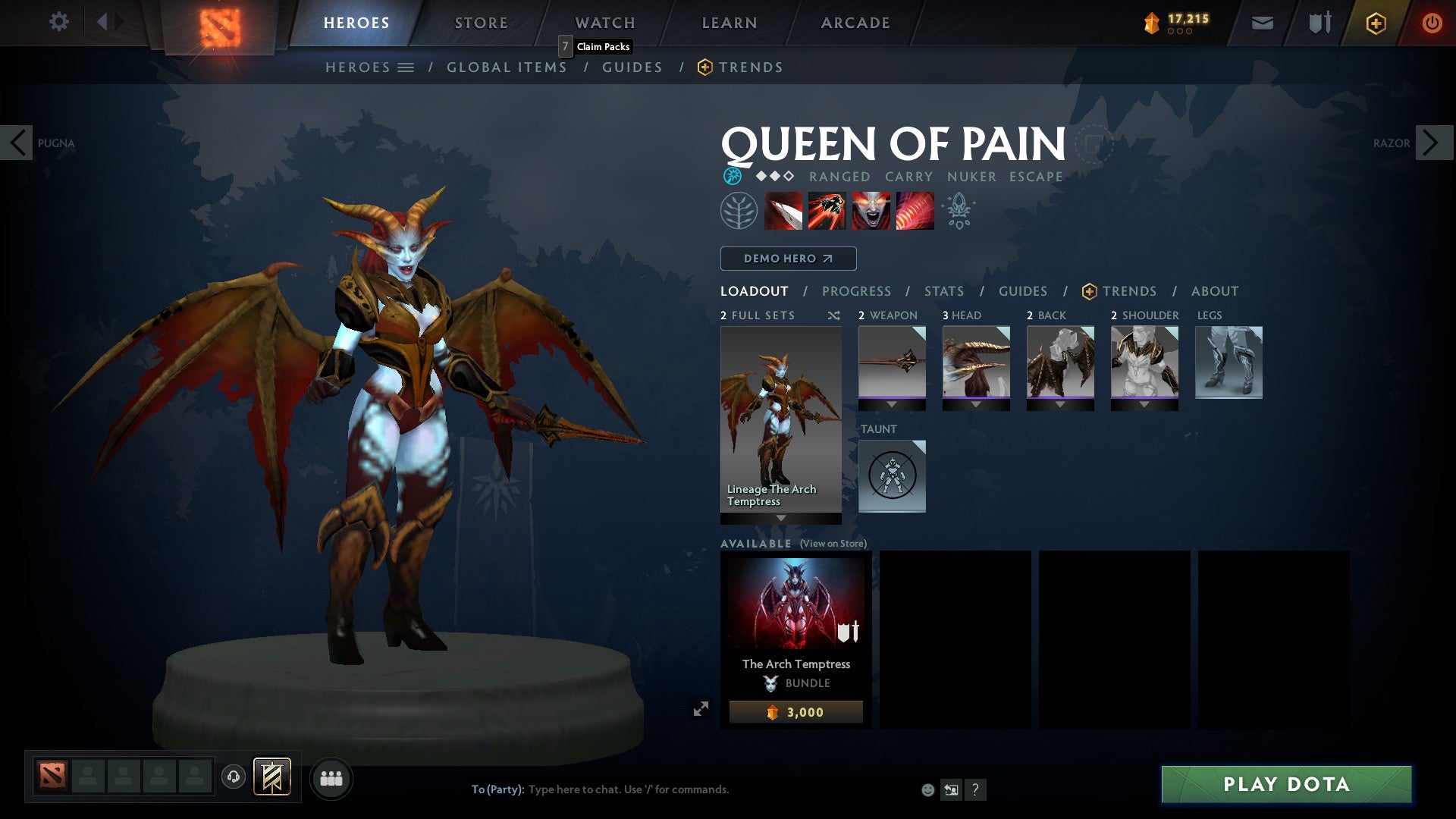Expand the Lineage The Arch Temptress set arrow

780,519
